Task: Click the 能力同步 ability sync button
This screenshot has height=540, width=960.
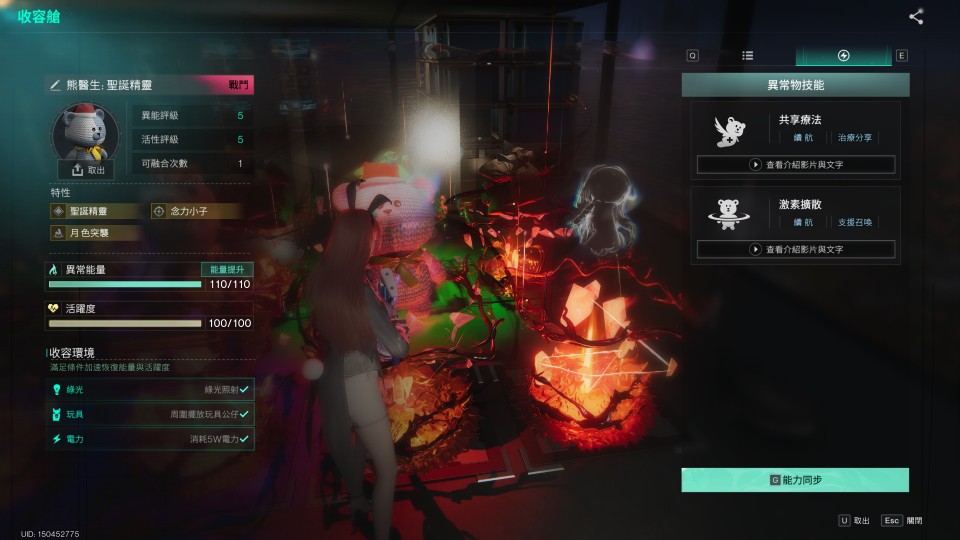Action: click(x=795, y=480)
